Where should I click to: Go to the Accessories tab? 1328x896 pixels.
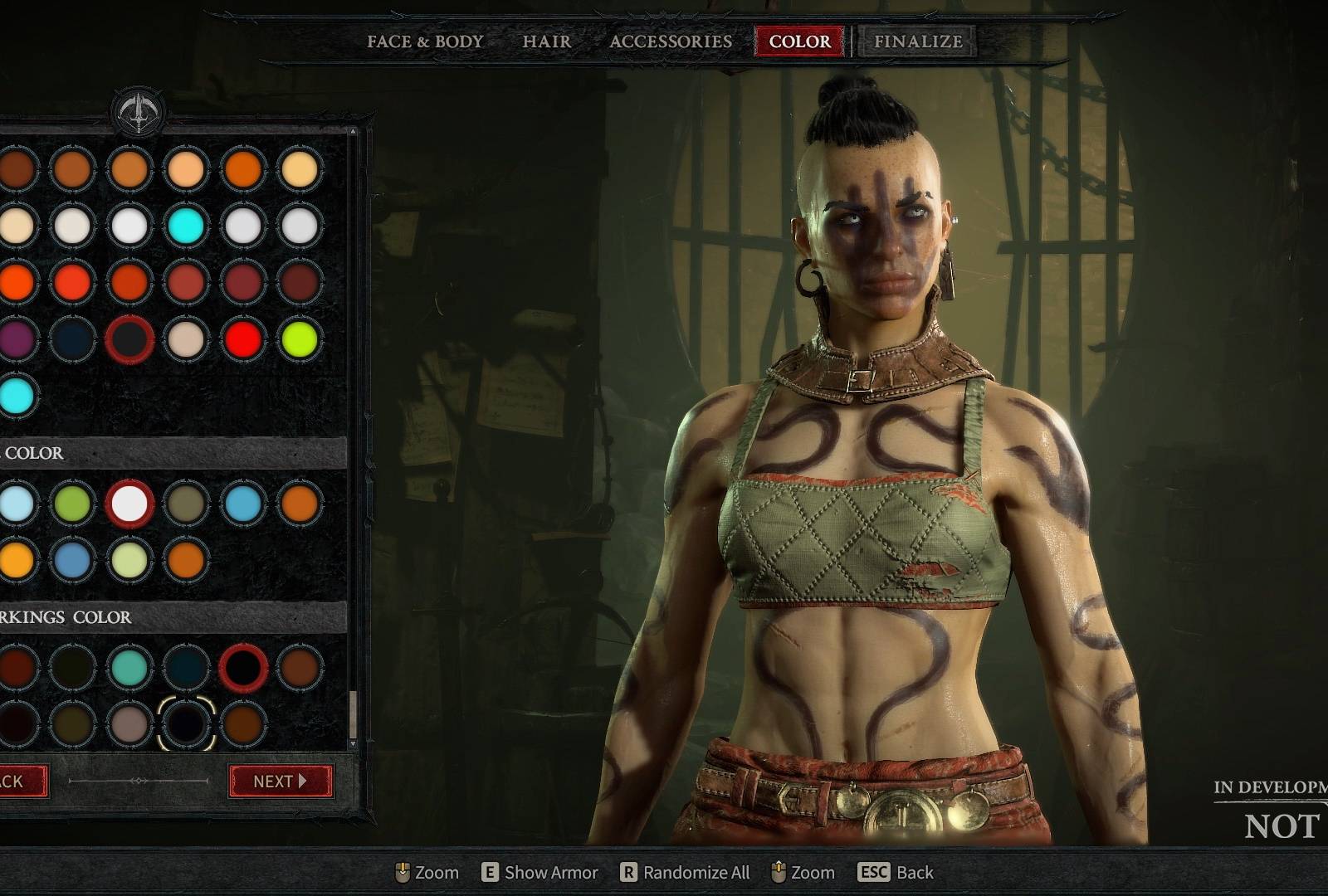tap(671, 41)
